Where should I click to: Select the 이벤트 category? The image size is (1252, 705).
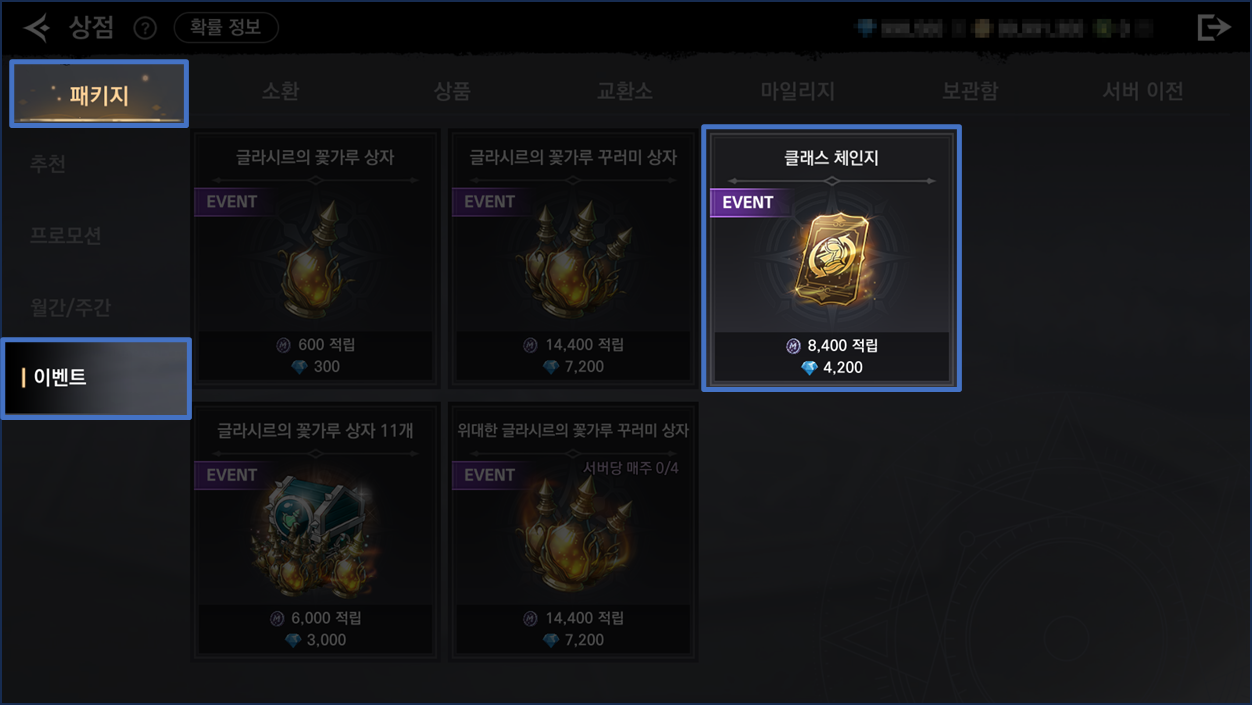[96, 378]
